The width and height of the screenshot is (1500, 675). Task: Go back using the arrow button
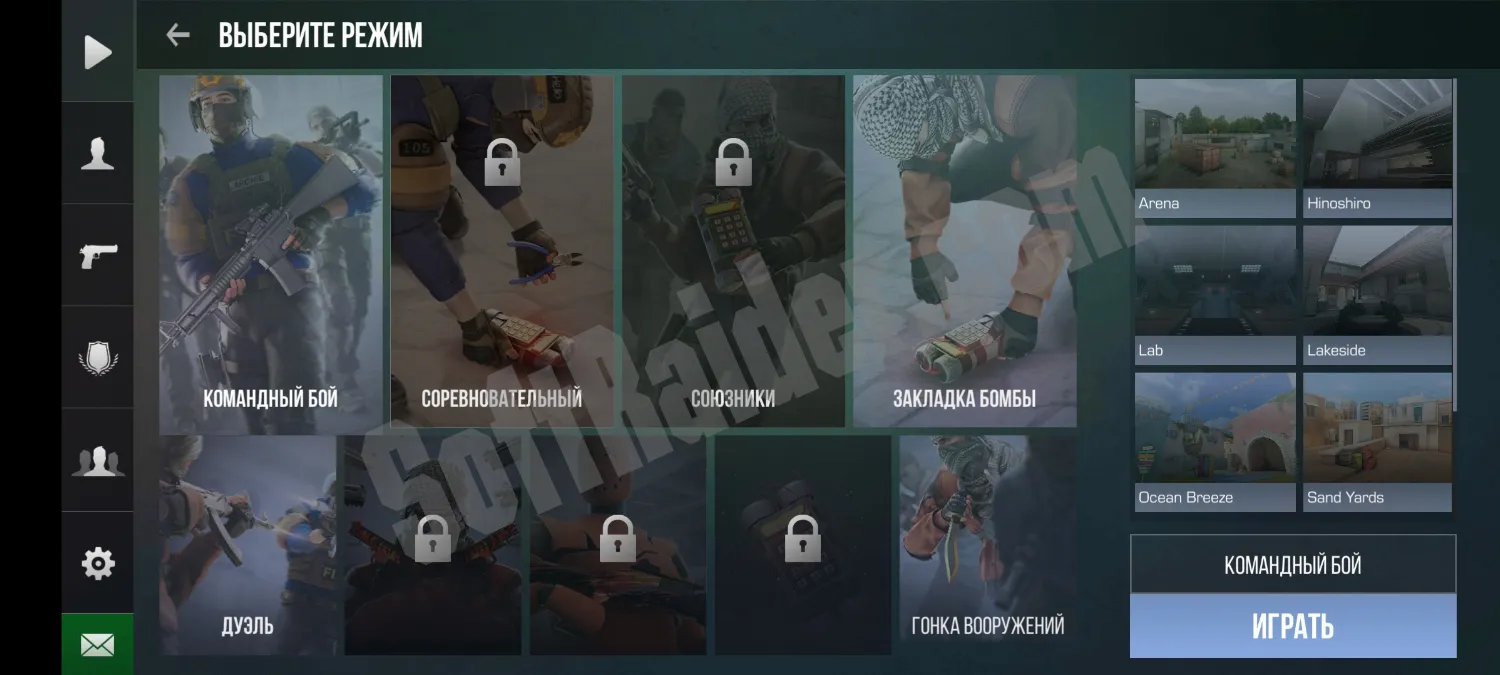[x=178, y=36]
